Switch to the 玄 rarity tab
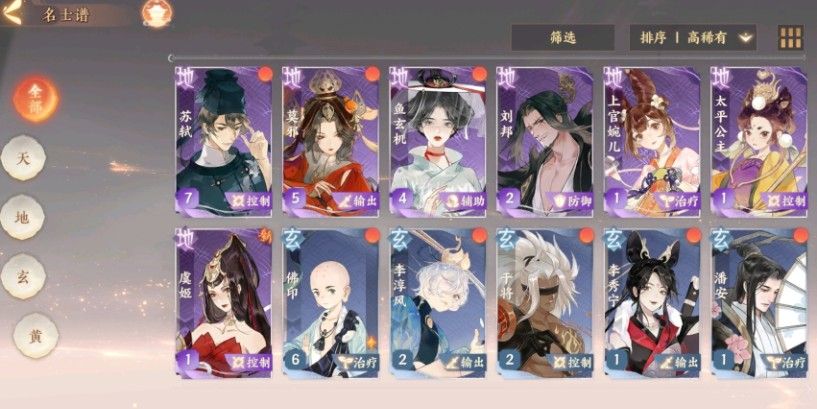This screenshot has width=817, height=409. tap(22, 274)
